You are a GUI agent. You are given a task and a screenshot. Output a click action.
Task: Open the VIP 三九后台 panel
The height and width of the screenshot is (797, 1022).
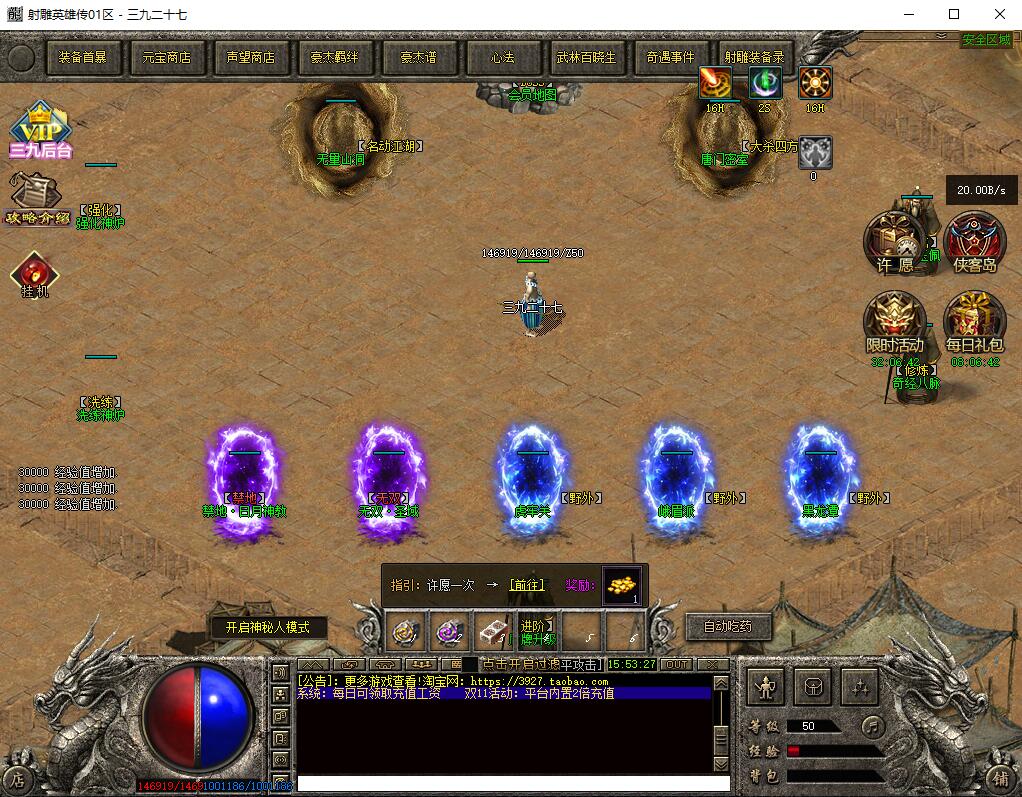40,130
